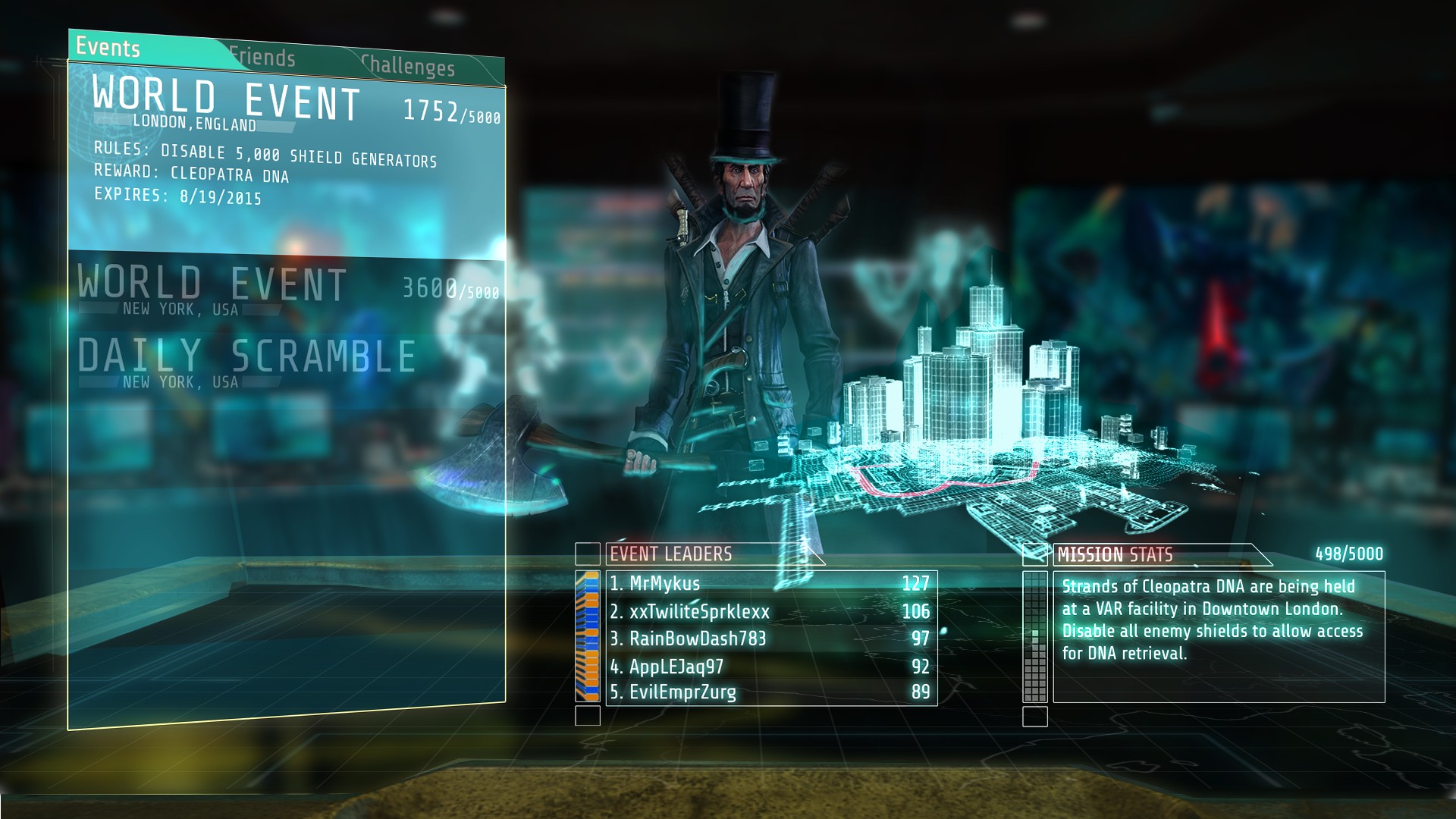Switch to the Events tab
Screen dimensions: 1456x819
click(x=108, y=48)
